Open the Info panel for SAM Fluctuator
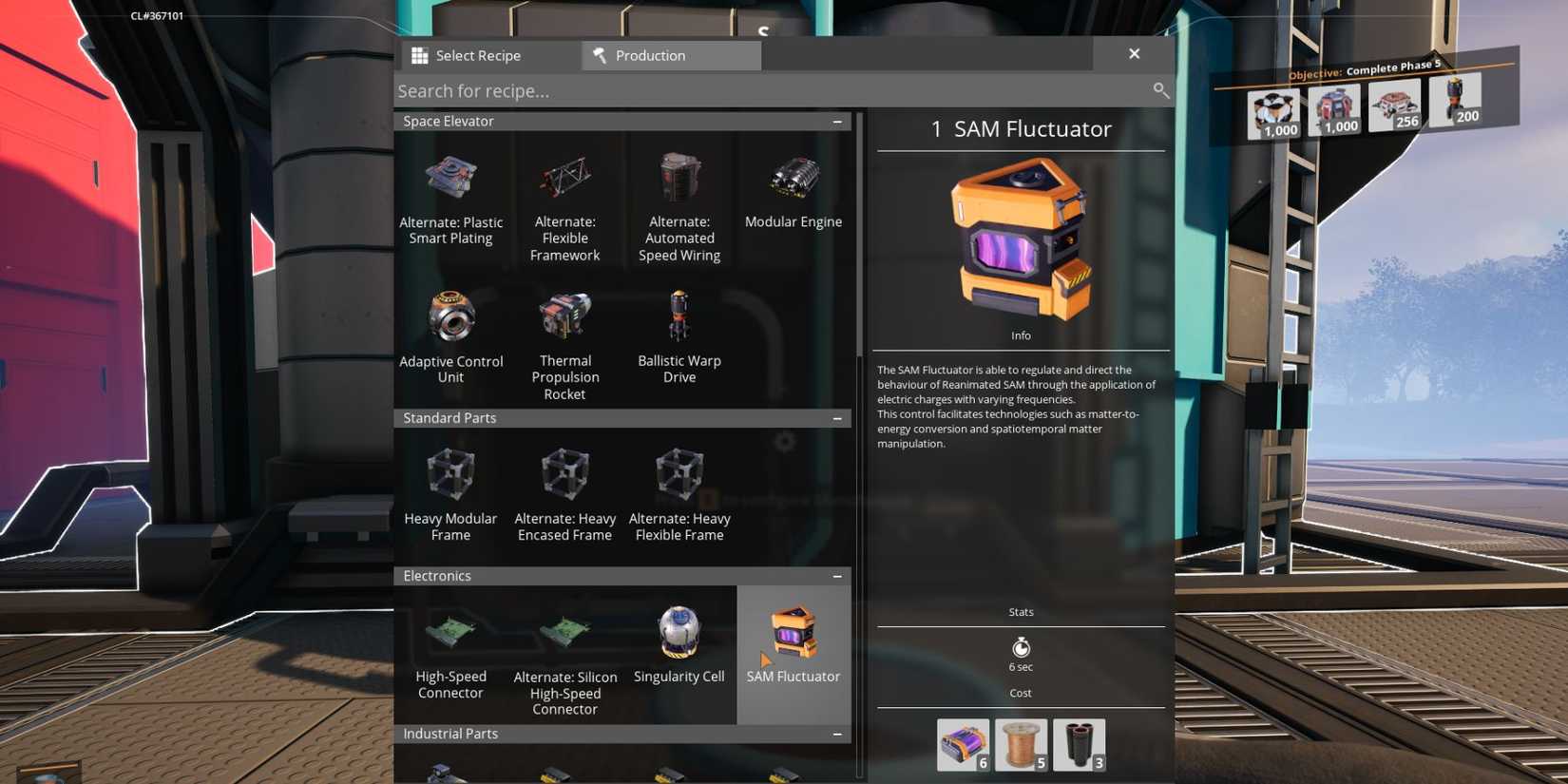Screen dimensions: 1568x784 point(1021,335)
